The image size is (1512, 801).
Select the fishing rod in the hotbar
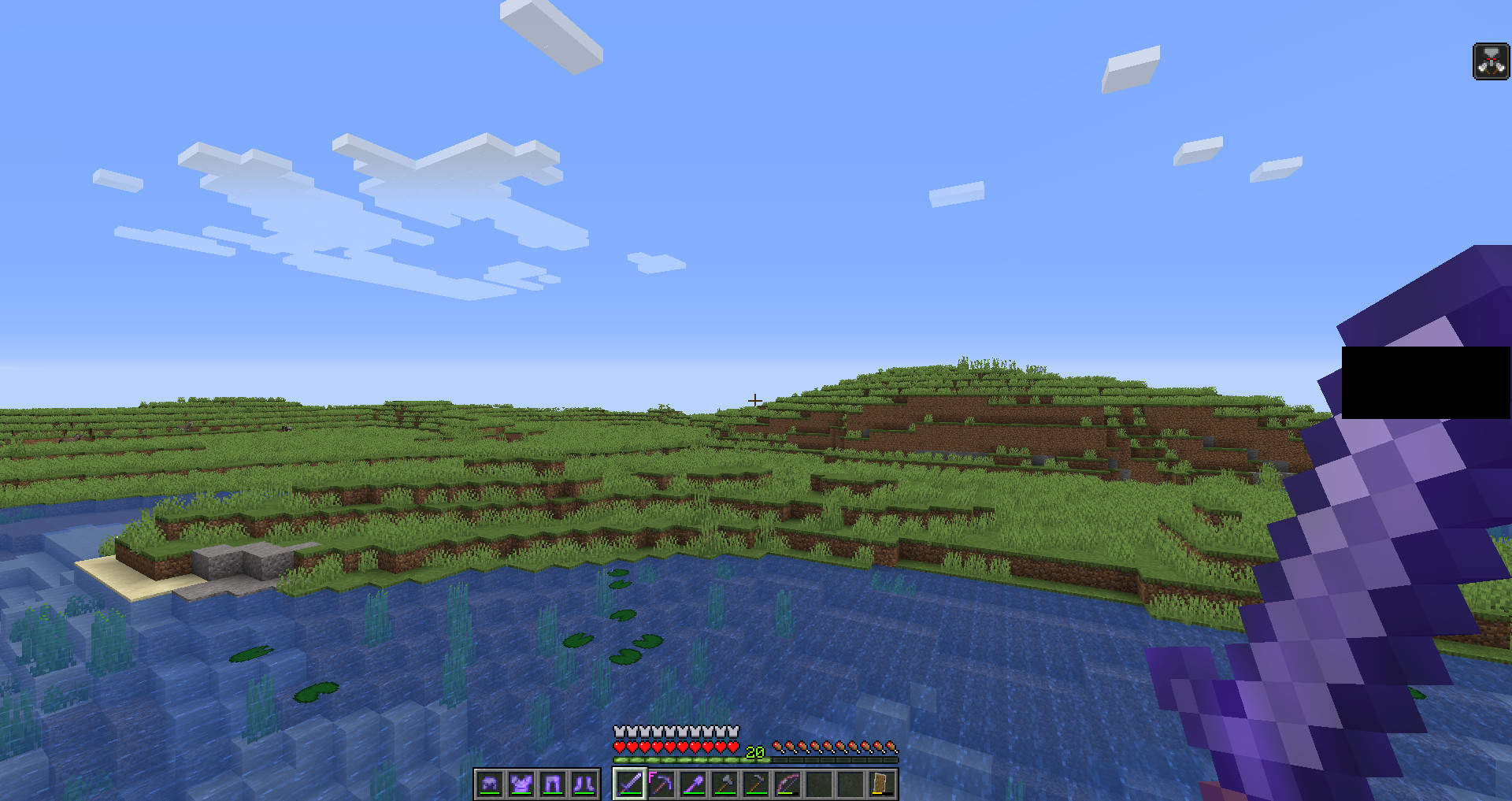pyautogui.click(x=787, y=784)
